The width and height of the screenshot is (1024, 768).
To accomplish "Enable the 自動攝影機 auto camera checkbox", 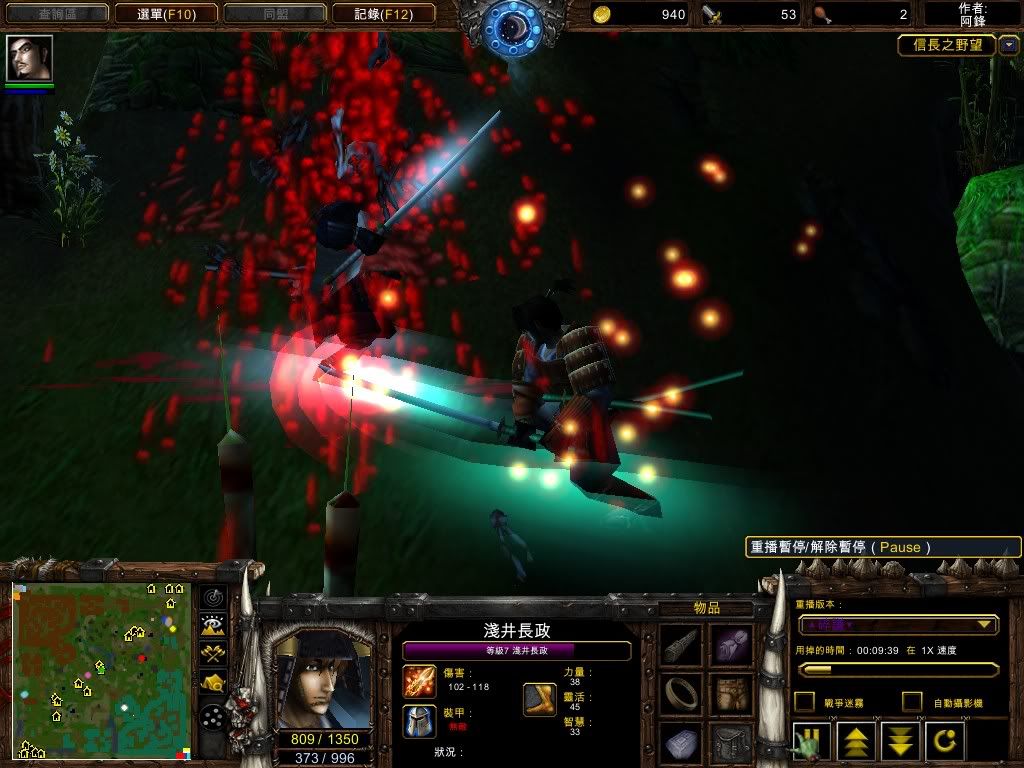I will (912, 702).
